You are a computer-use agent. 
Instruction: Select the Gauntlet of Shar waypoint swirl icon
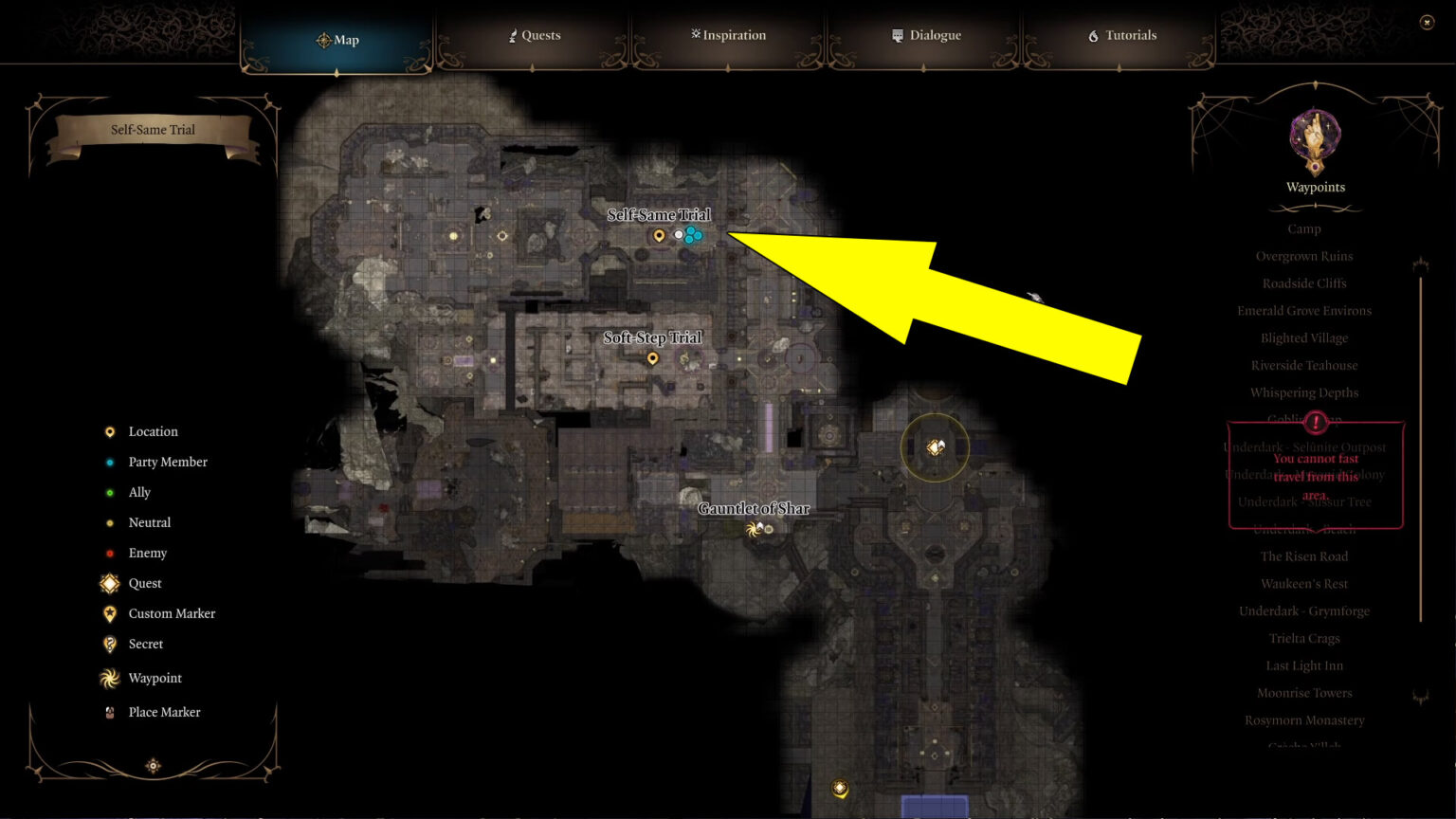[754, 529]
